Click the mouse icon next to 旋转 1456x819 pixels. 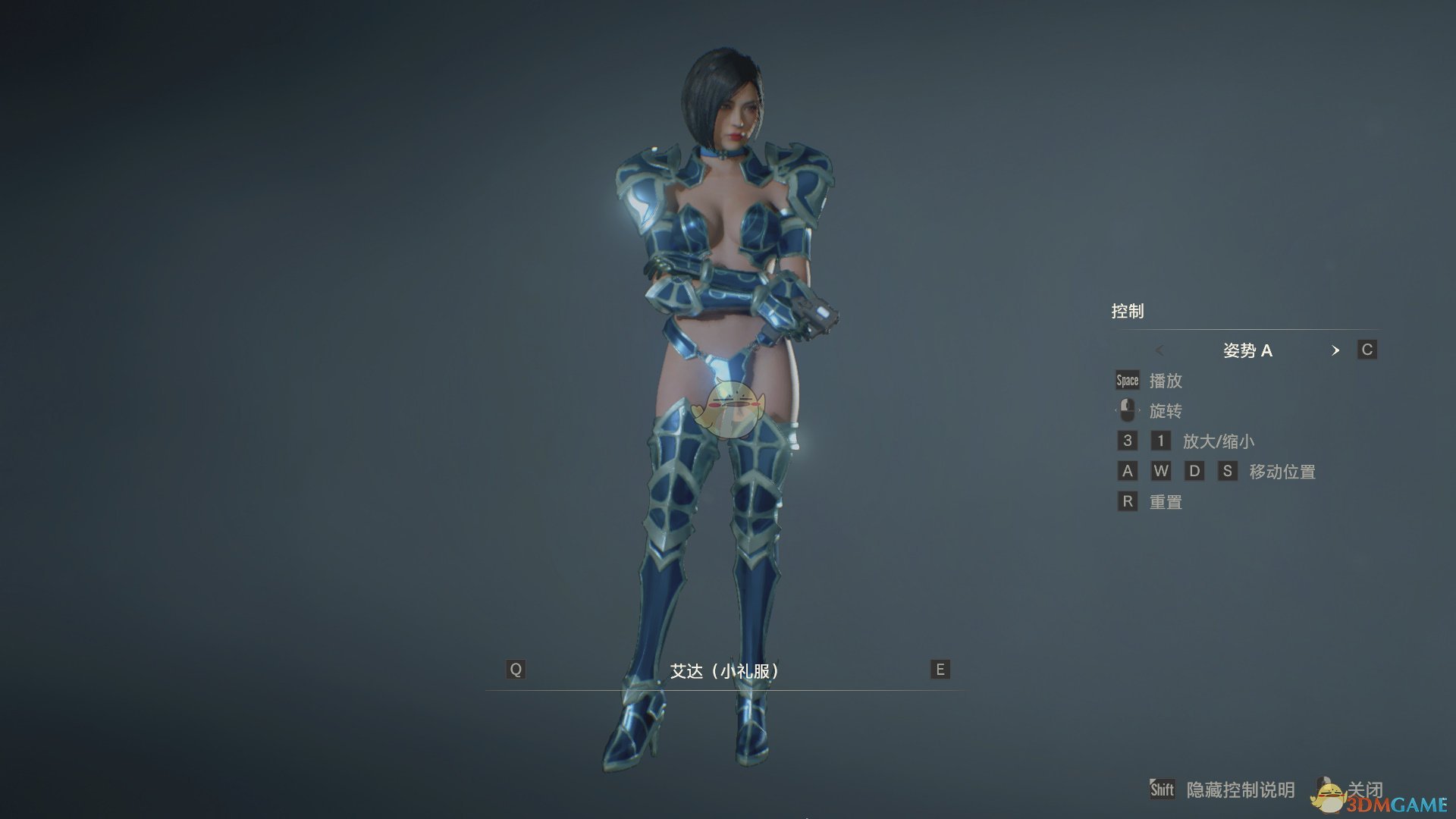[x=1128, y=410]
